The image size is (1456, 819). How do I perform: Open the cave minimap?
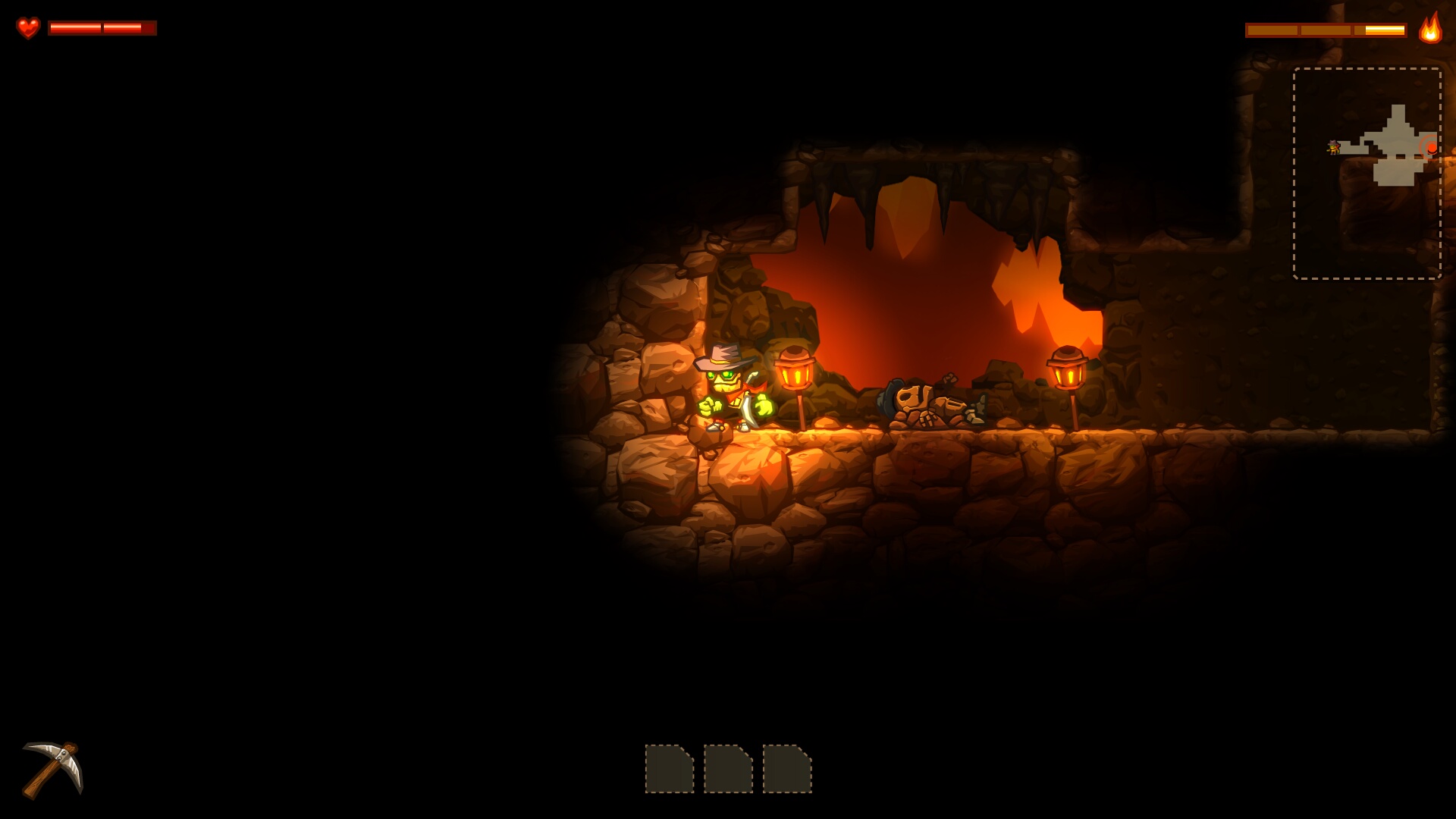click(1367, 173)
